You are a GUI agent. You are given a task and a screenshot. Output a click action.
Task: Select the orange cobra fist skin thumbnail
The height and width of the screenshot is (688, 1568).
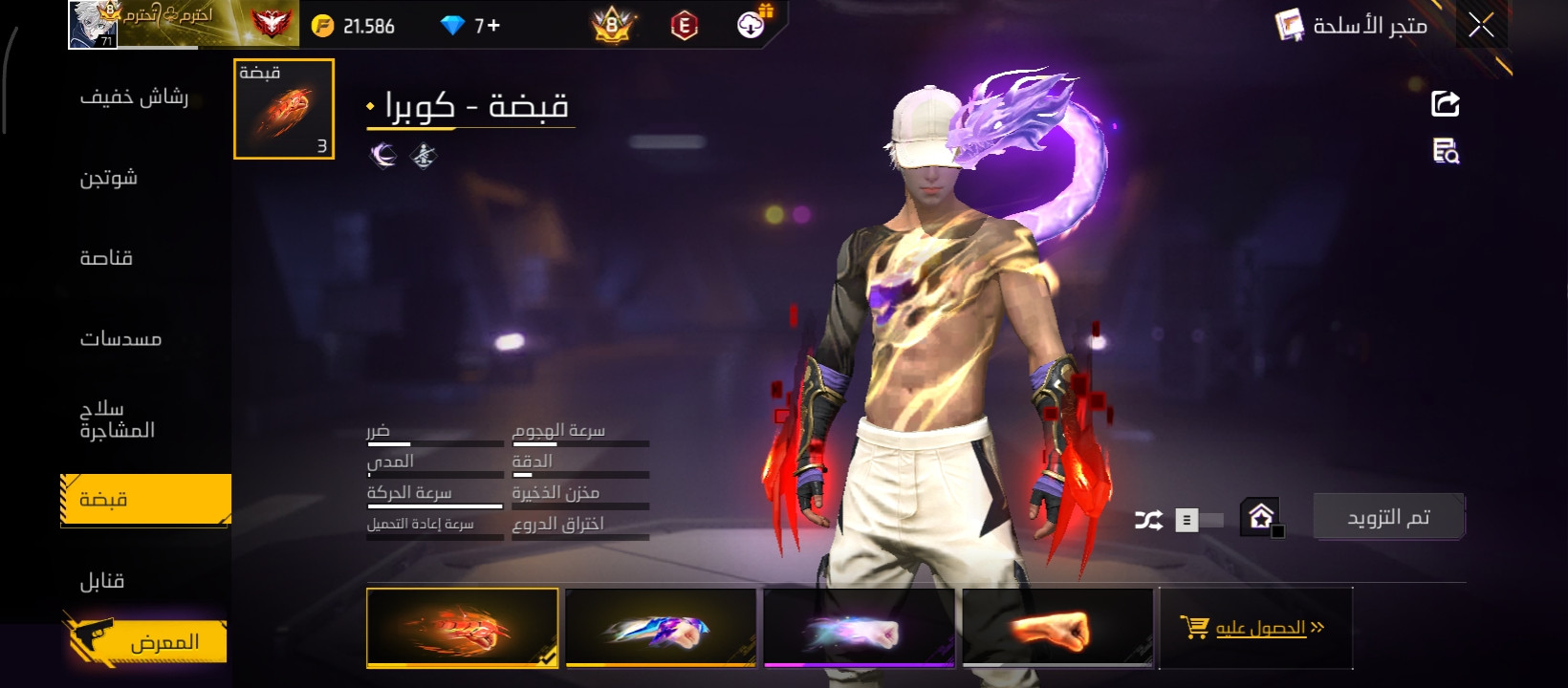pos(462,627)
